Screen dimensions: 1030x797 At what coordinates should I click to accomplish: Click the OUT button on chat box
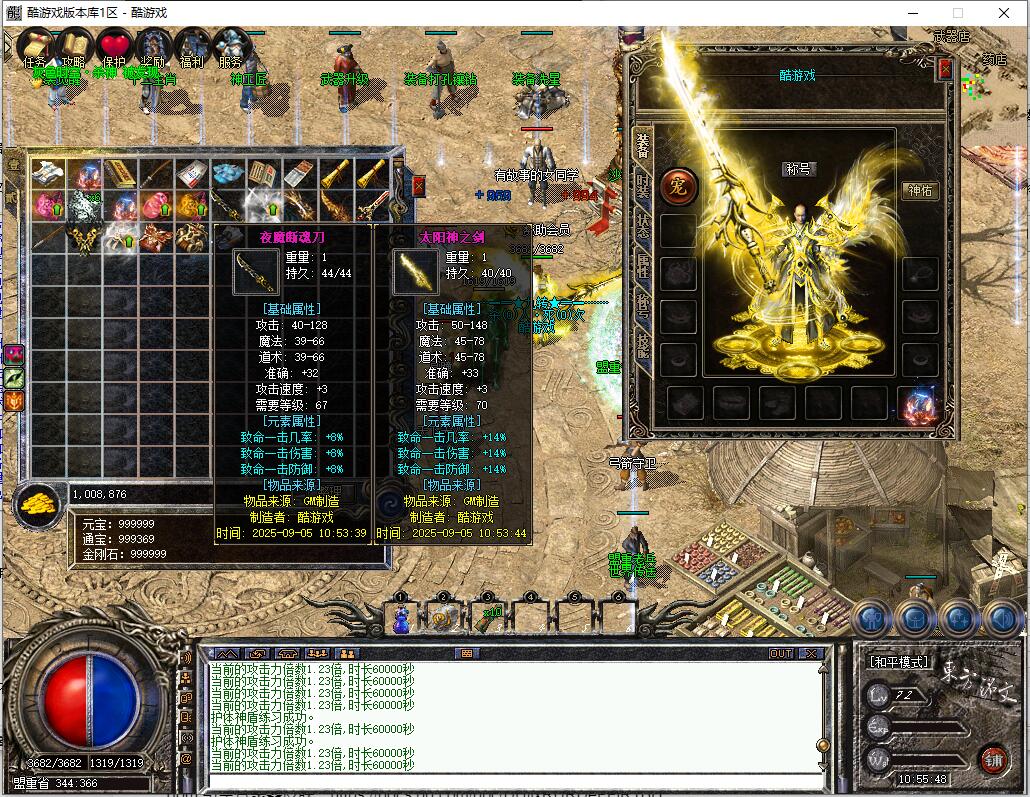point(781,653)
